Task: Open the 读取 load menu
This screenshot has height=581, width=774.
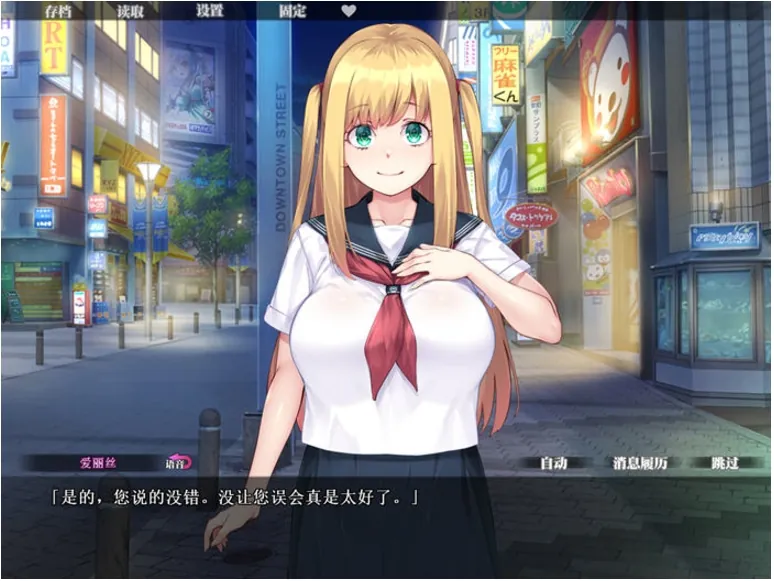Action: [x=131, y=11]
